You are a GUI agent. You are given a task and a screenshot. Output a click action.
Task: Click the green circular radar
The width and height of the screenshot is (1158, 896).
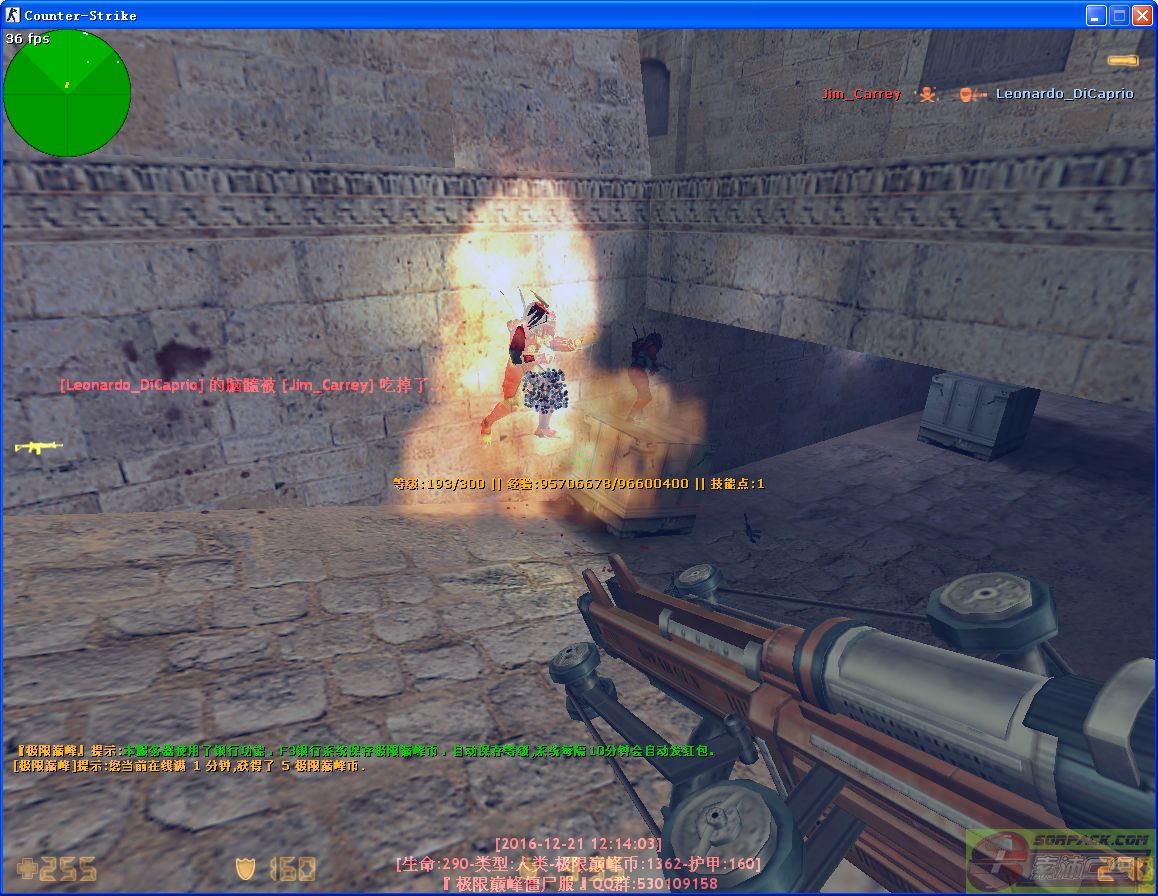point(67,93)
